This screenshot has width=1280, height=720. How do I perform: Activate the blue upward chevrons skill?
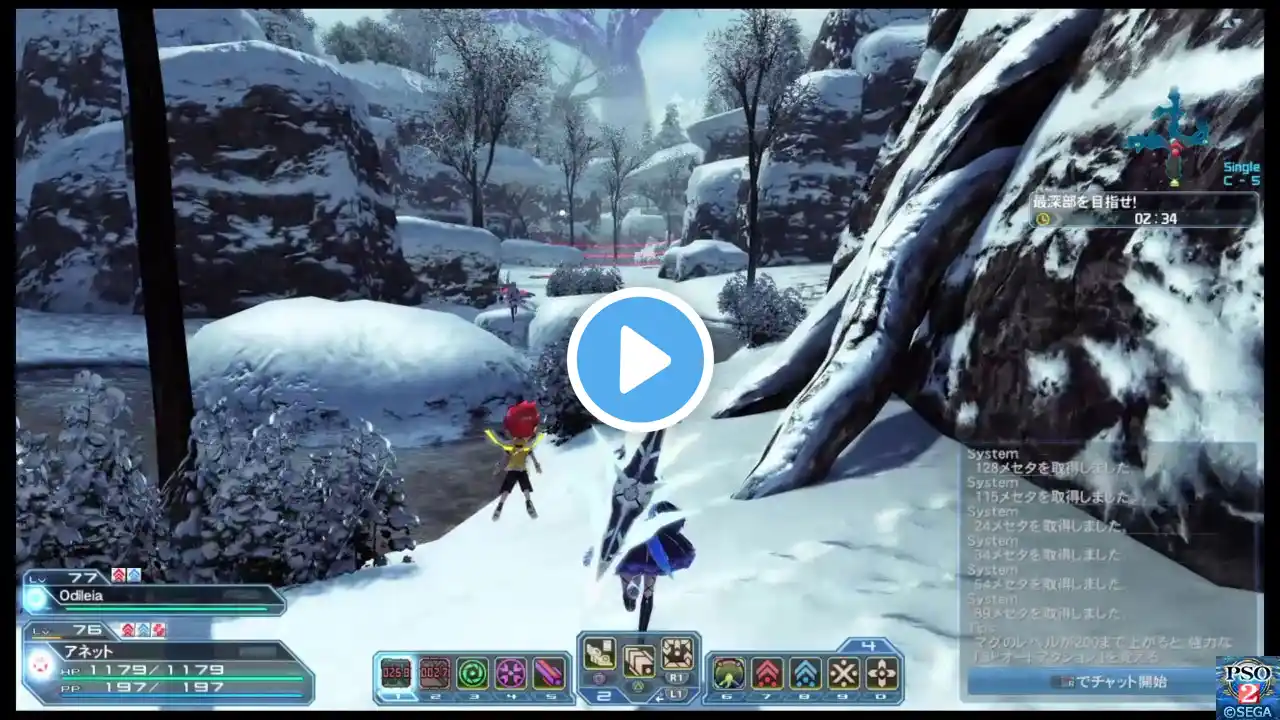coord(805,673)
